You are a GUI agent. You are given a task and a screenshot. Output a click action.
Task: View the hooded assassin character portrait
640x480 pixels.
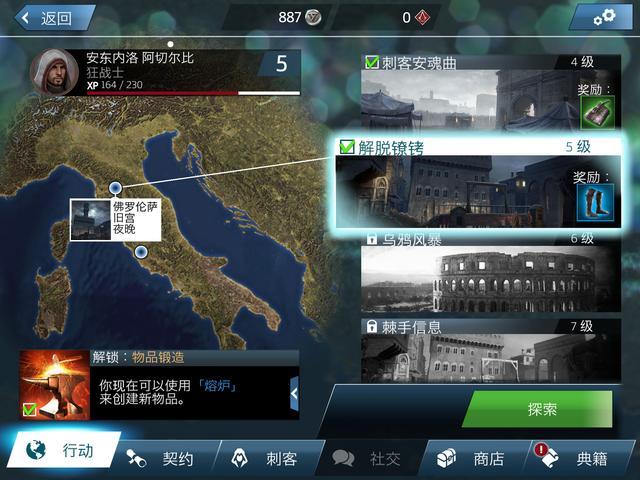(55, 72)
